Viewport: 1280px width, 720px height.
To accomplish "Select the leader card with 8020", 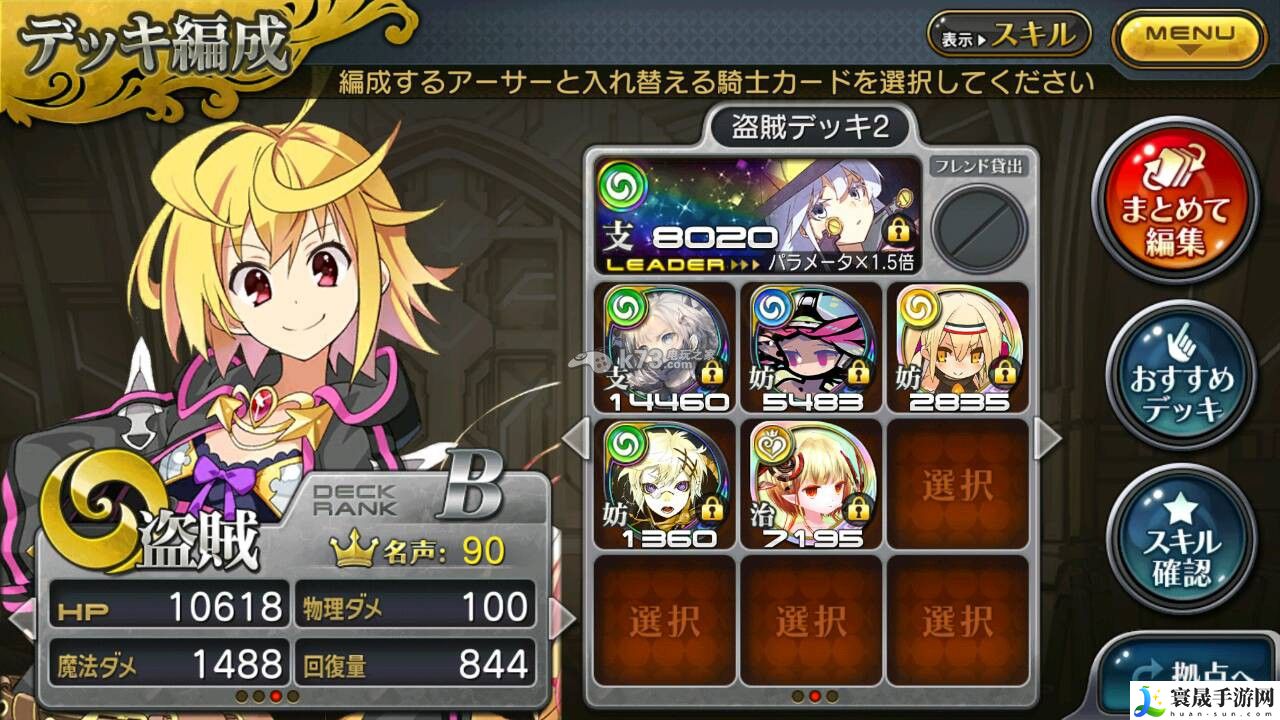I will coord(757,216).
